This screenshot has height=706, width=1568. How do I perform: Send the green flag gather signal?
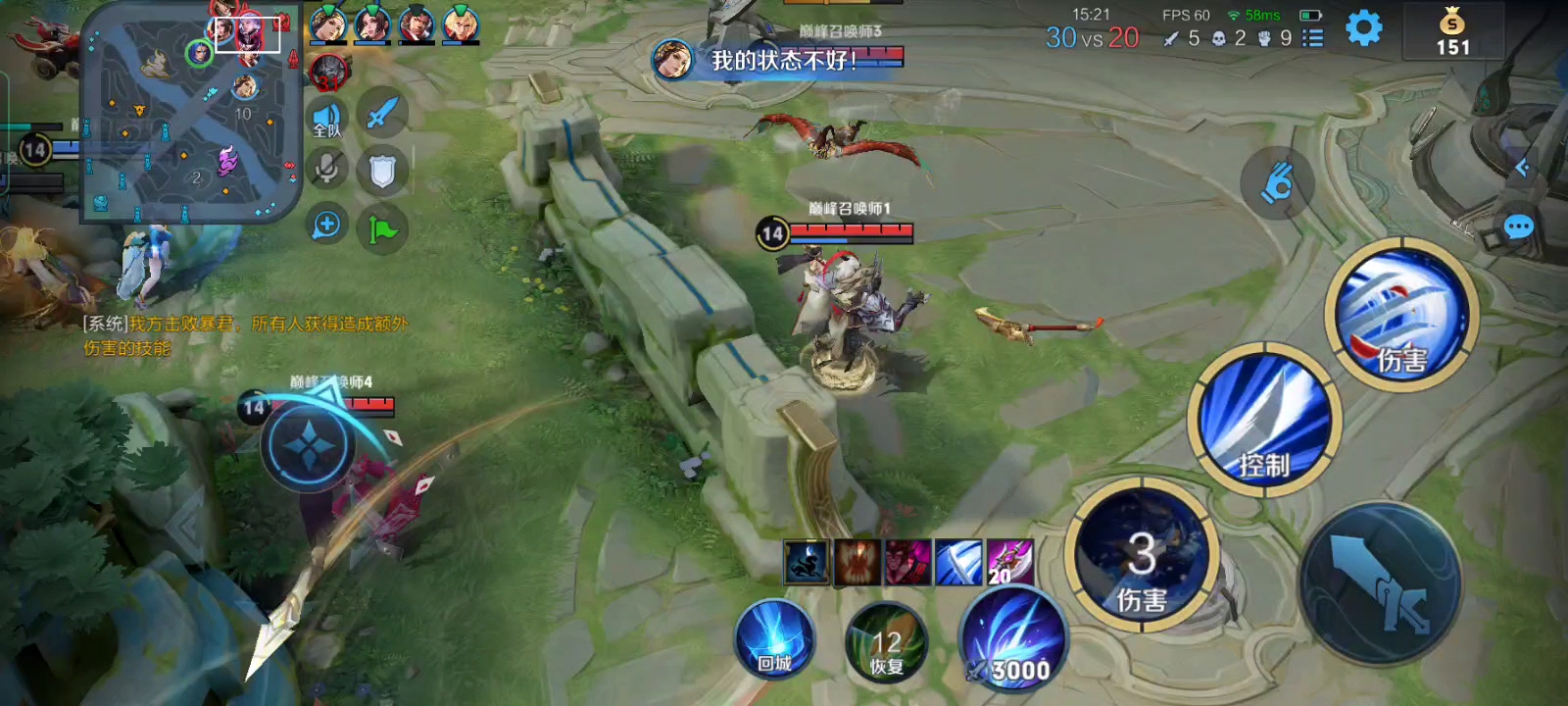click(x=381, y=228)
